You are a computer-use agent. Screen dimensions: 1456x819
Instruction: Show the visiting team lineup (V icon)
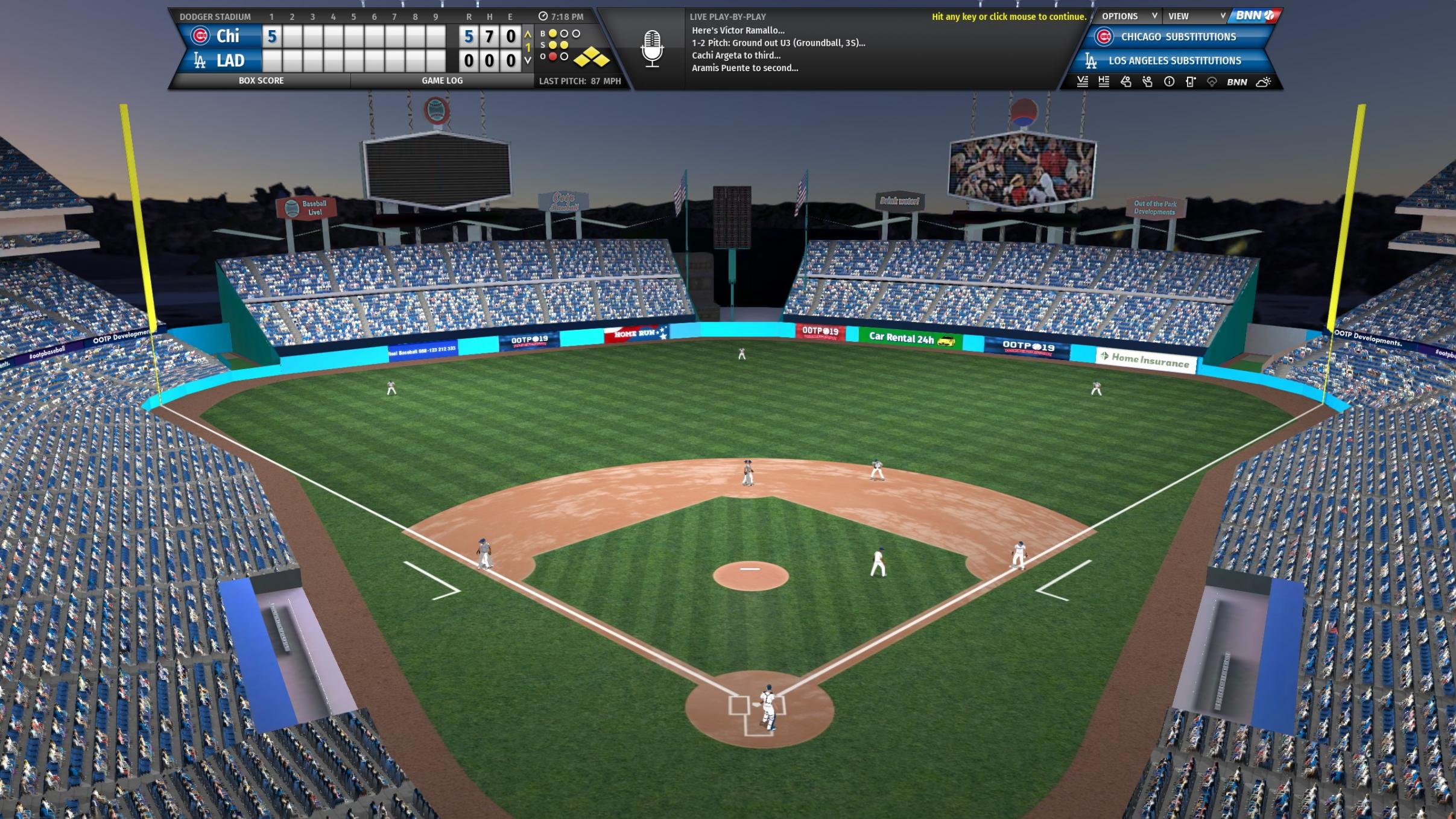click(1082, 82)
